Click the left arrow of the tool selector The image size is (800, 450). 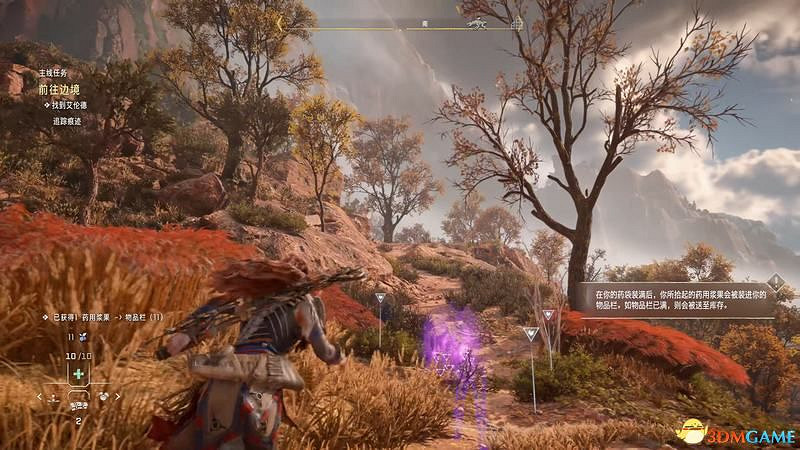coord(41,396)
